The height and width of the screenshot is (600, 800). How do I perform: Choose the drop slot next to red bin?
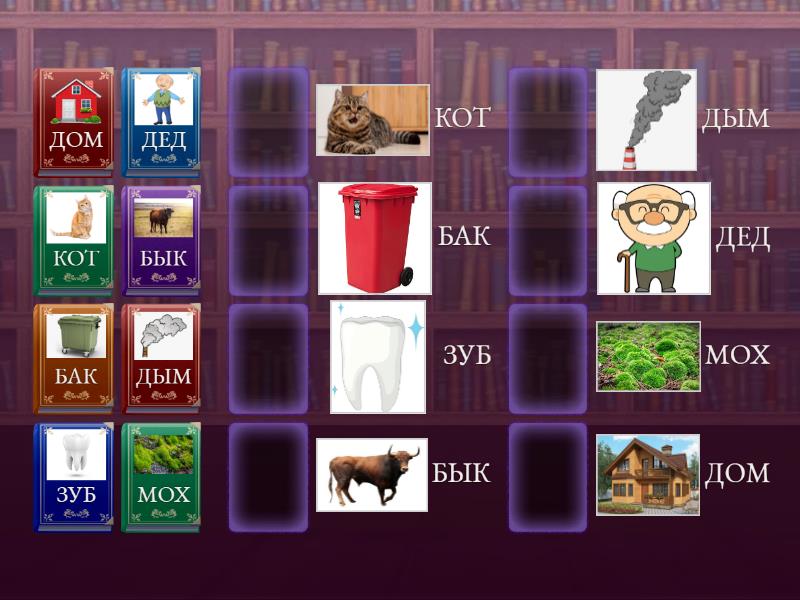click(x=269, y=240)
